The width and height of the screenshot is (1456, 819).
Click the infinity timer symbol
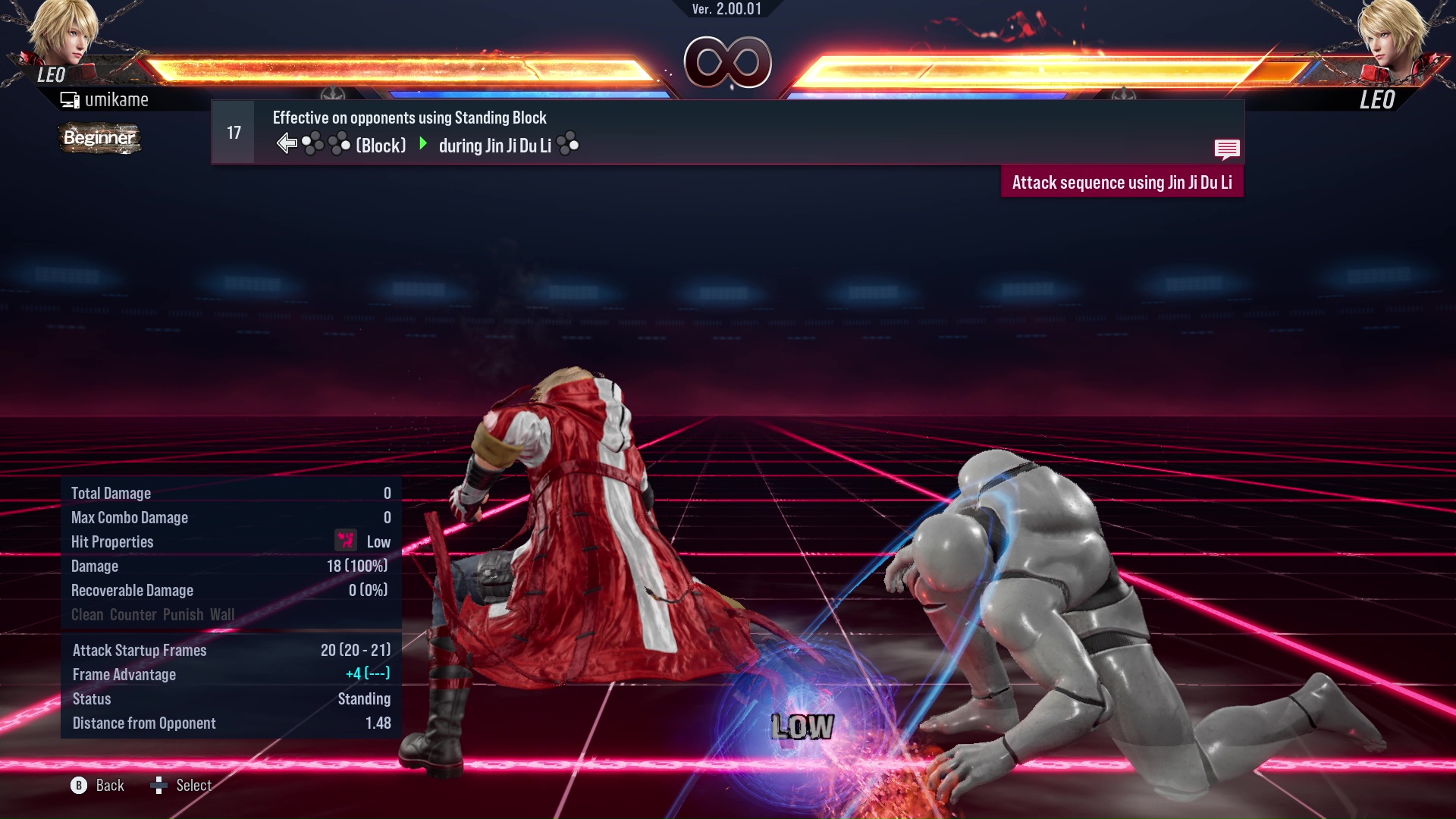click(726, 62)
